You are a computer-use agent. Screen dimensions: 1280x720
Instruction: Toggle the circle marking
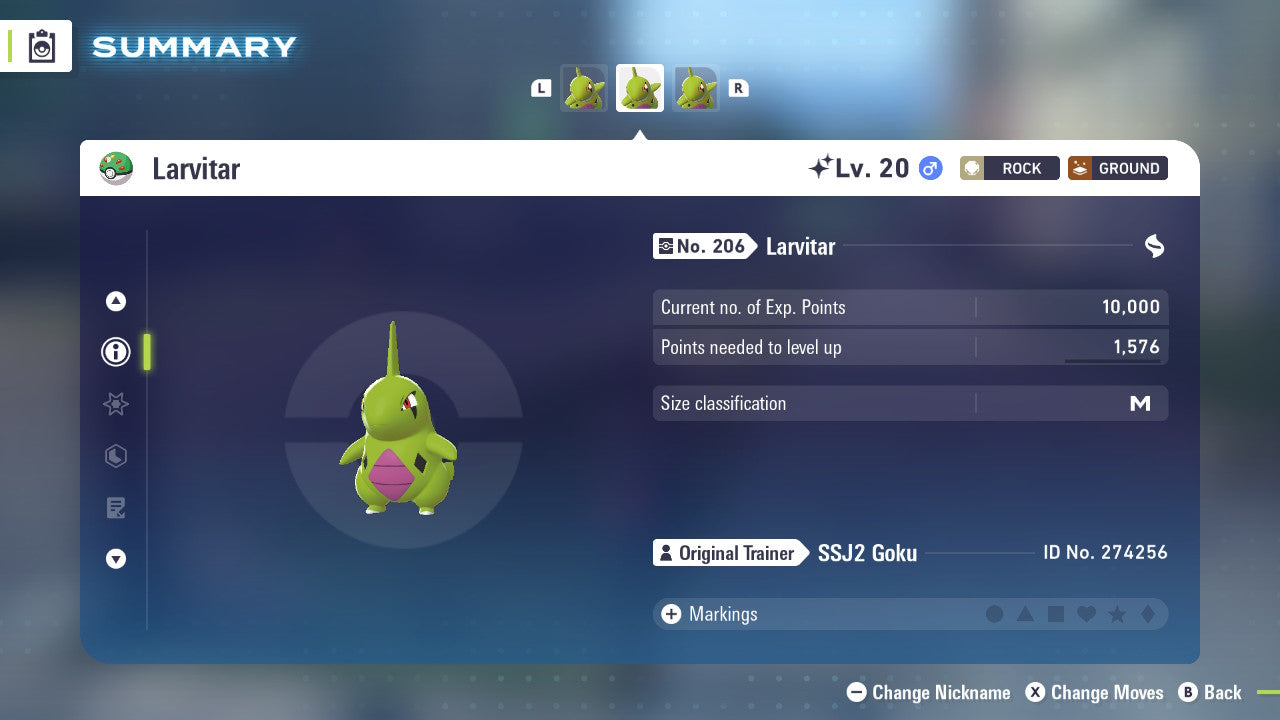tap(995, 614)
